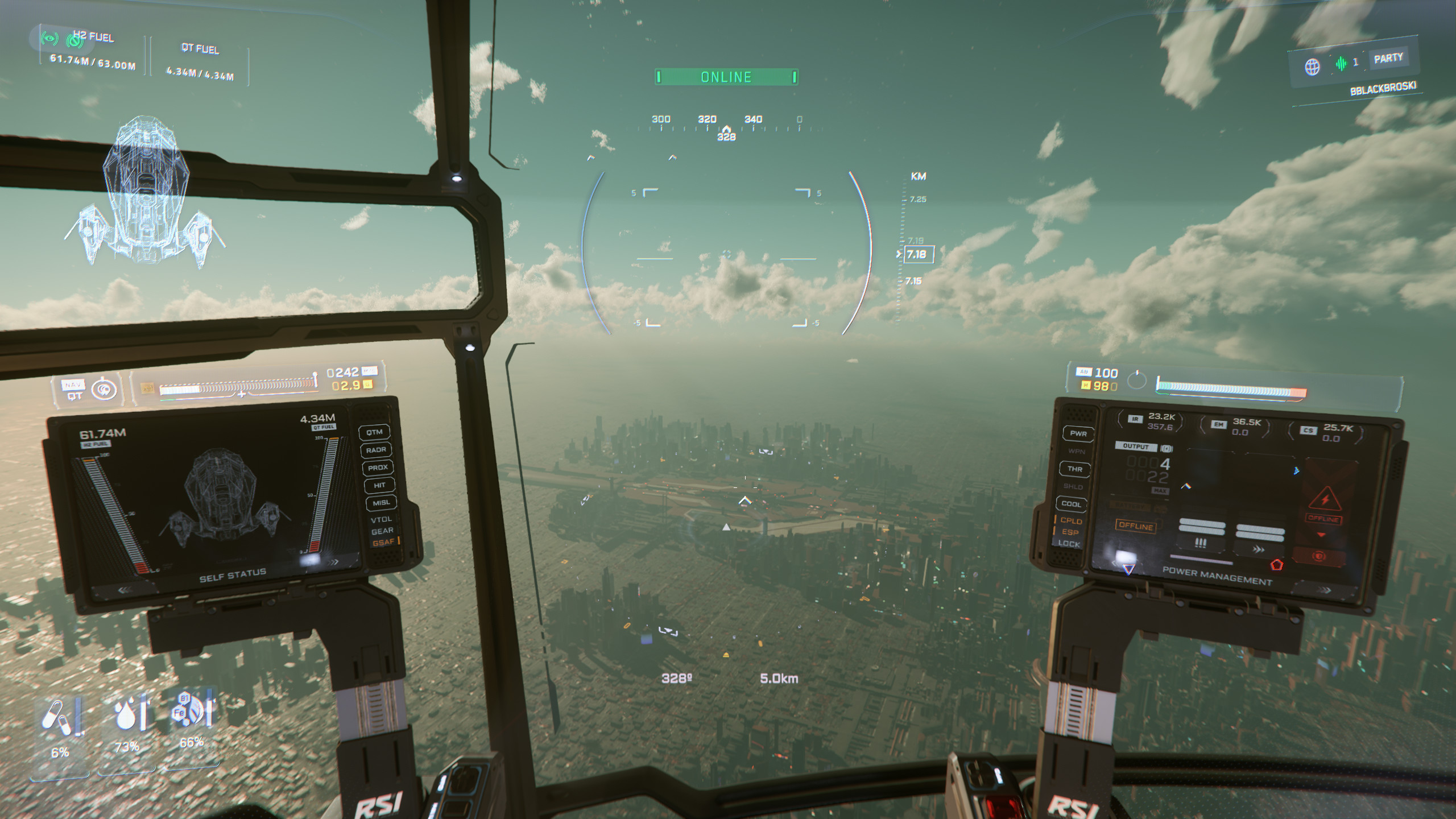Toggle the orange GSAF indicator
This screenshot has width=1456, height=819.
pyautogui.click(x=383, y=543)
